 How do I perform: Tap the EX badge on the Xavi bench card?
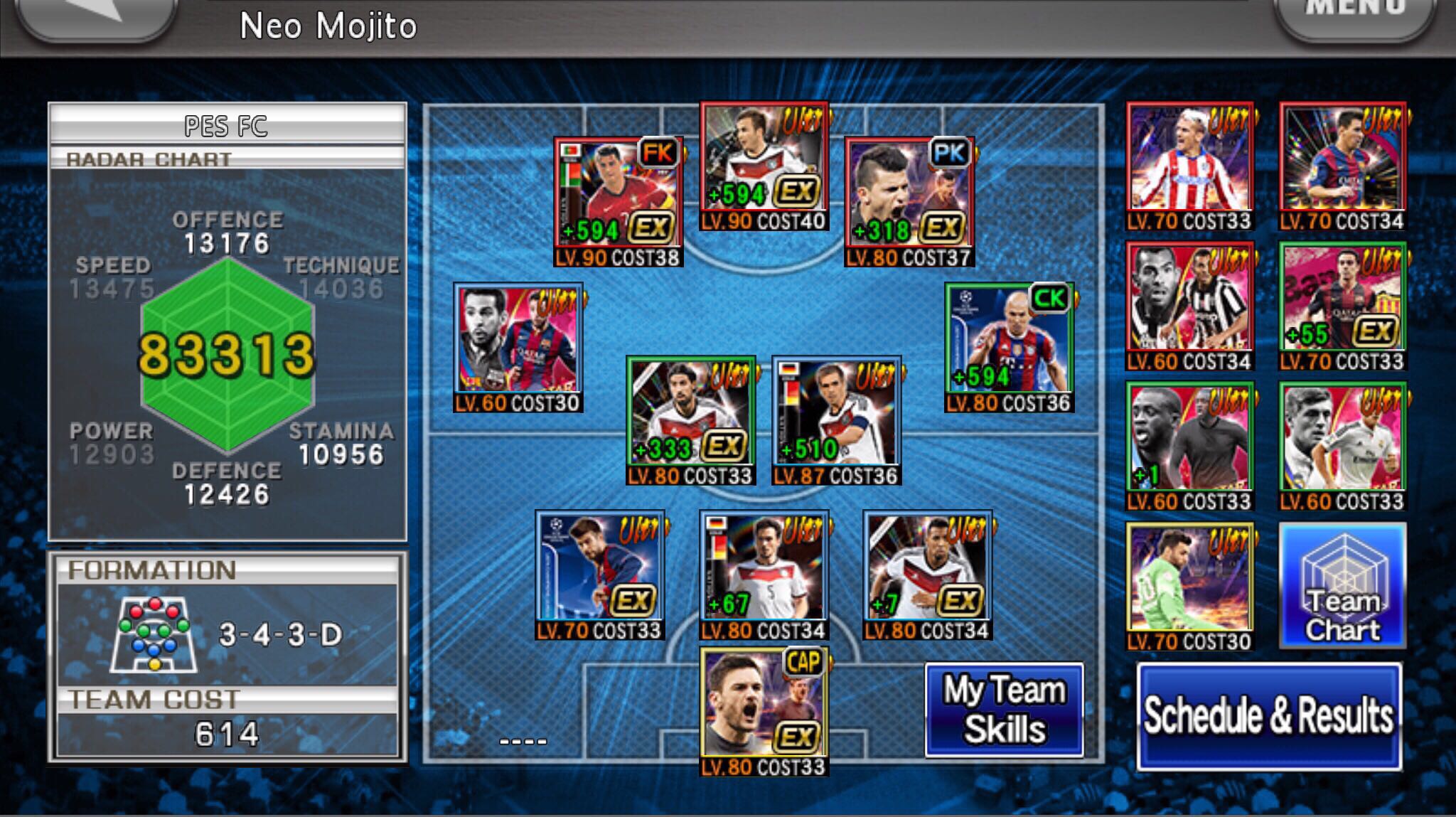pos(1377,331)
